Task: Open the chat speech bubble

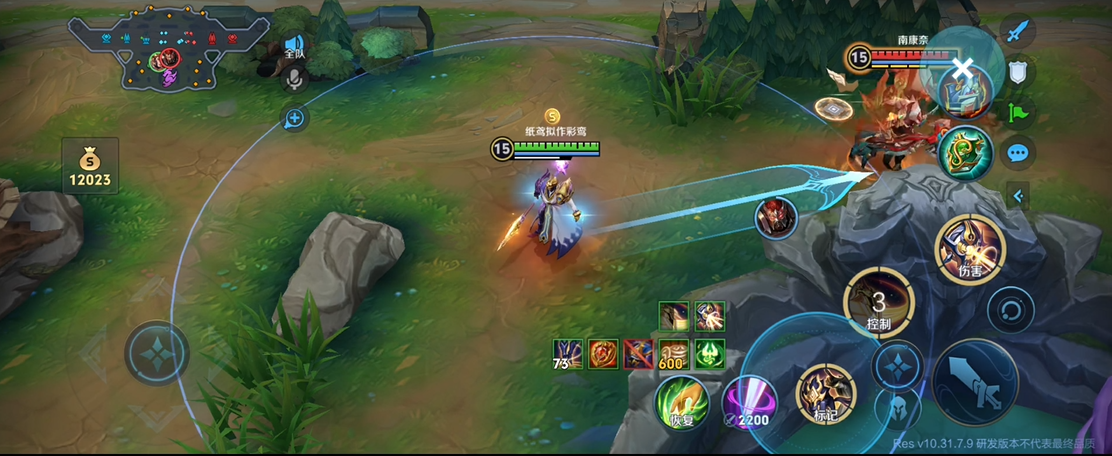Action: point(1017,153)
